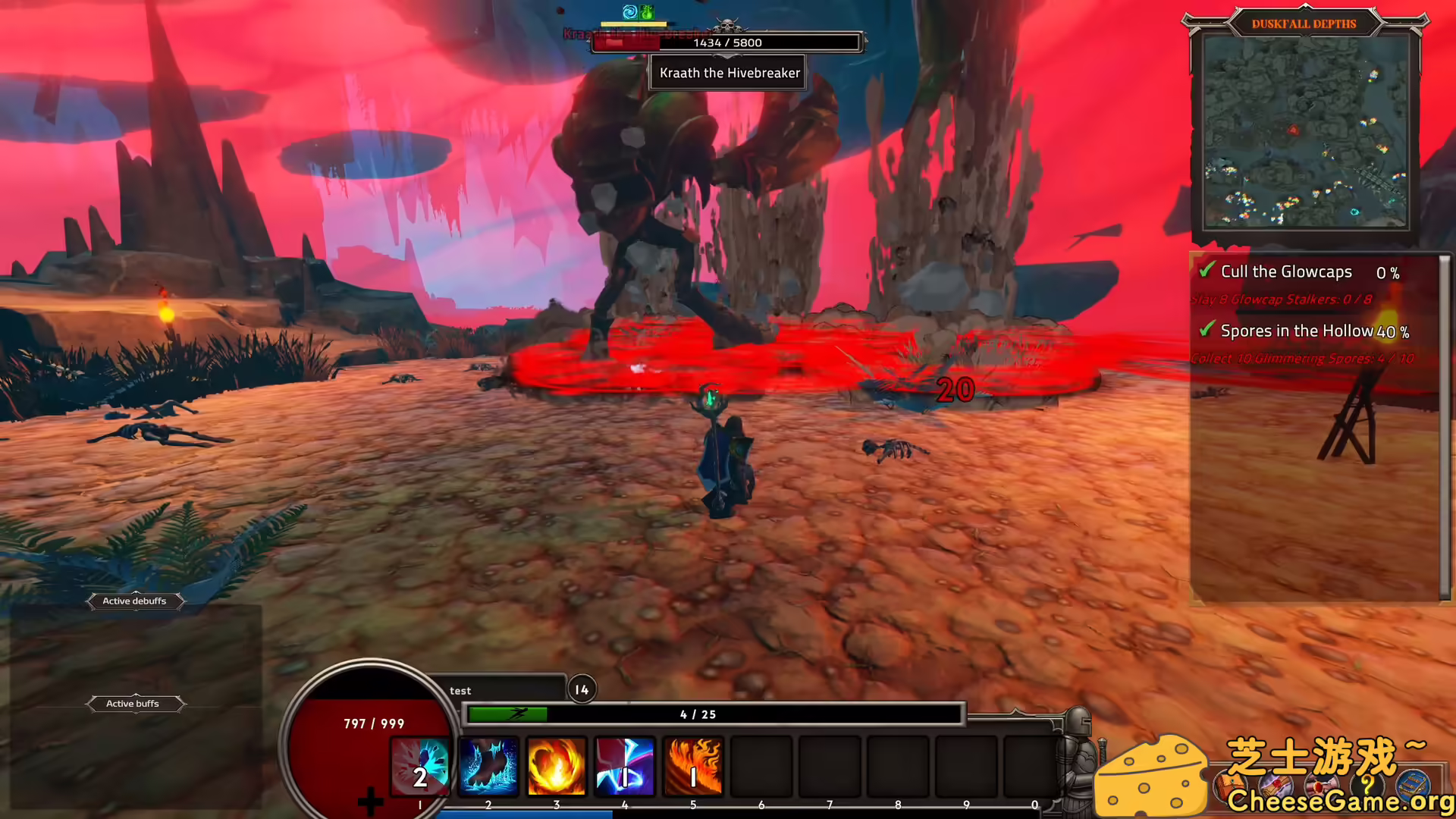This screenshot has width=1456, height=819.
Task: Trigger the blue lightning slash ability
Action: 624,767
